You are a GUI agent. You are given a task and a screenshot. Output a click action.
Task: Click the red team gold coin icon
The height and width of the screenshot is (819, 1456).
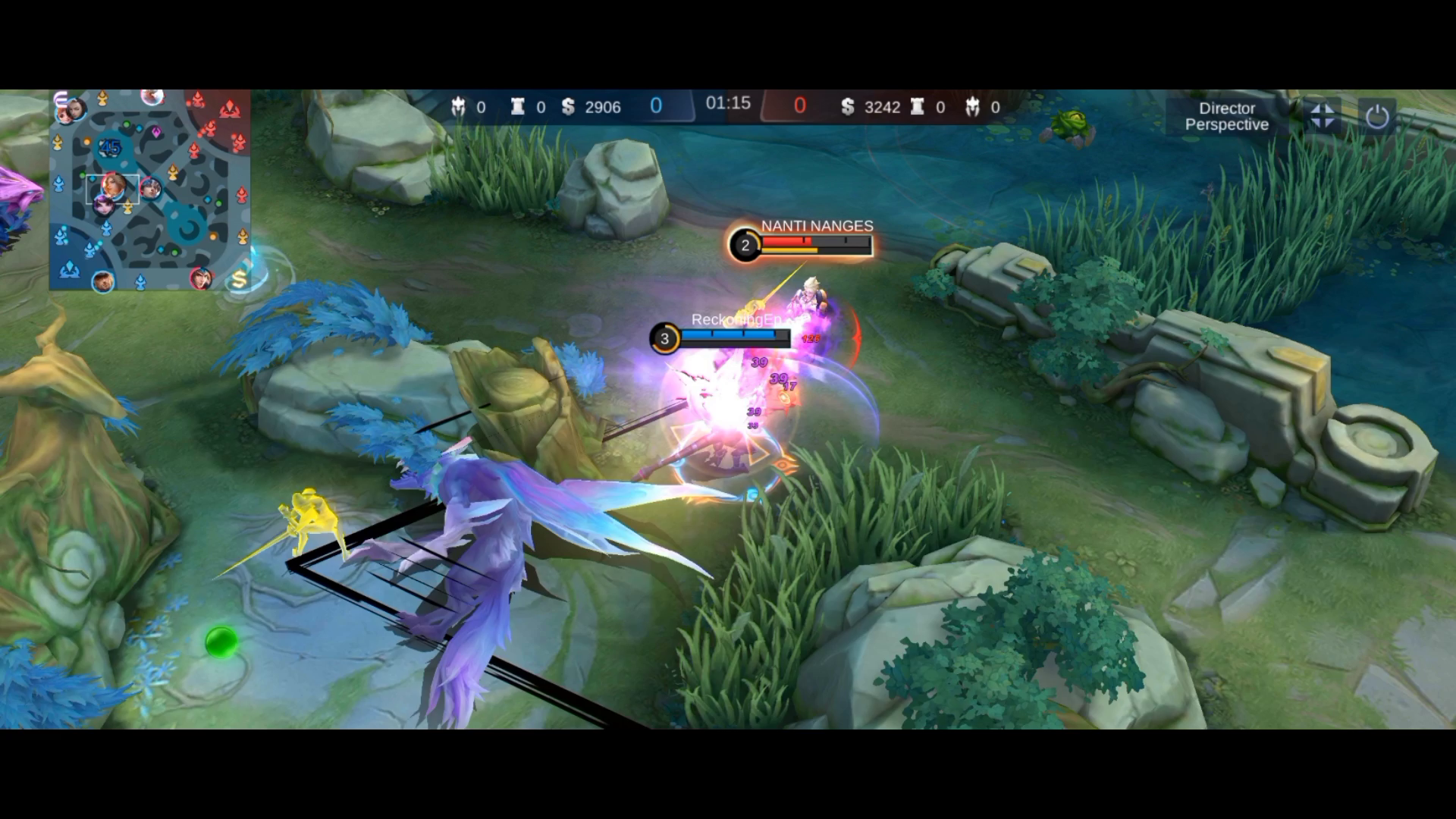coord(848,107)
